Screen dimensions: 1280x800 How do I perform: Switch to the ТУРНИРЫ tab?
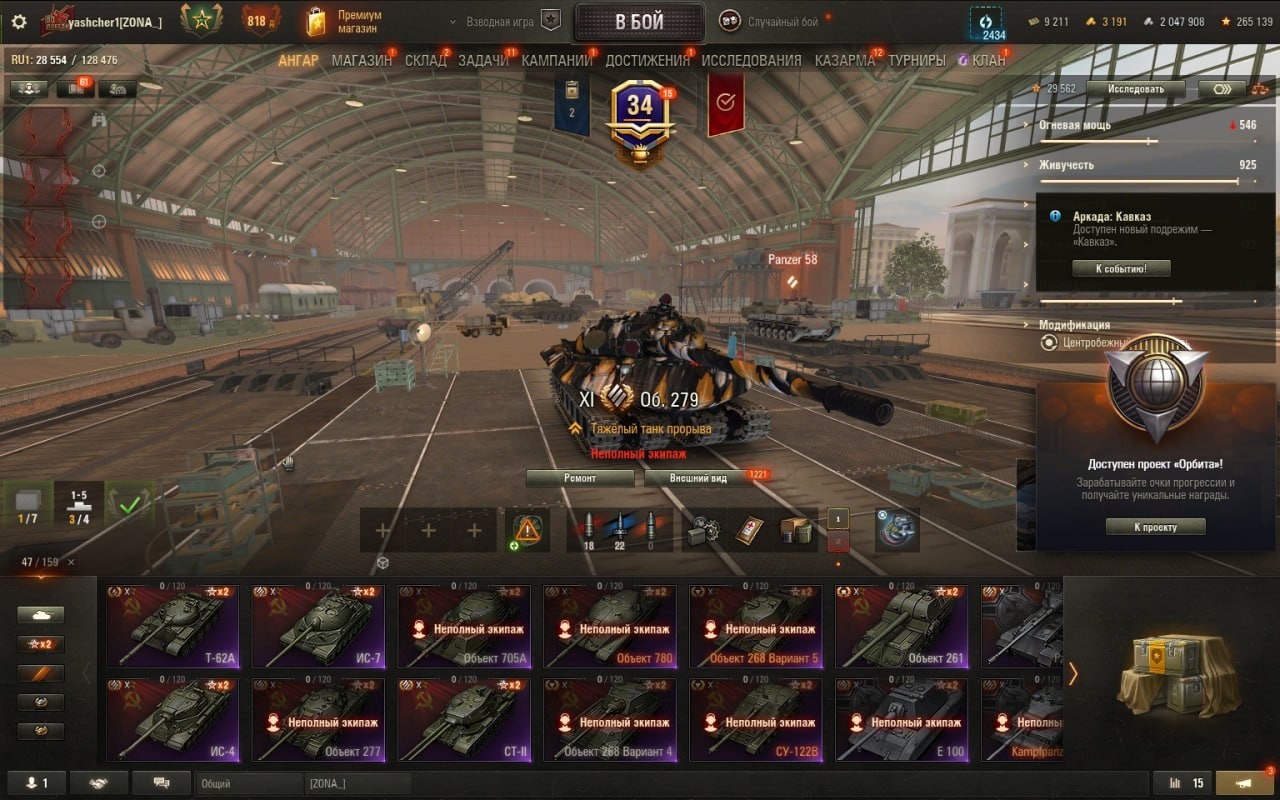point(916,60)
